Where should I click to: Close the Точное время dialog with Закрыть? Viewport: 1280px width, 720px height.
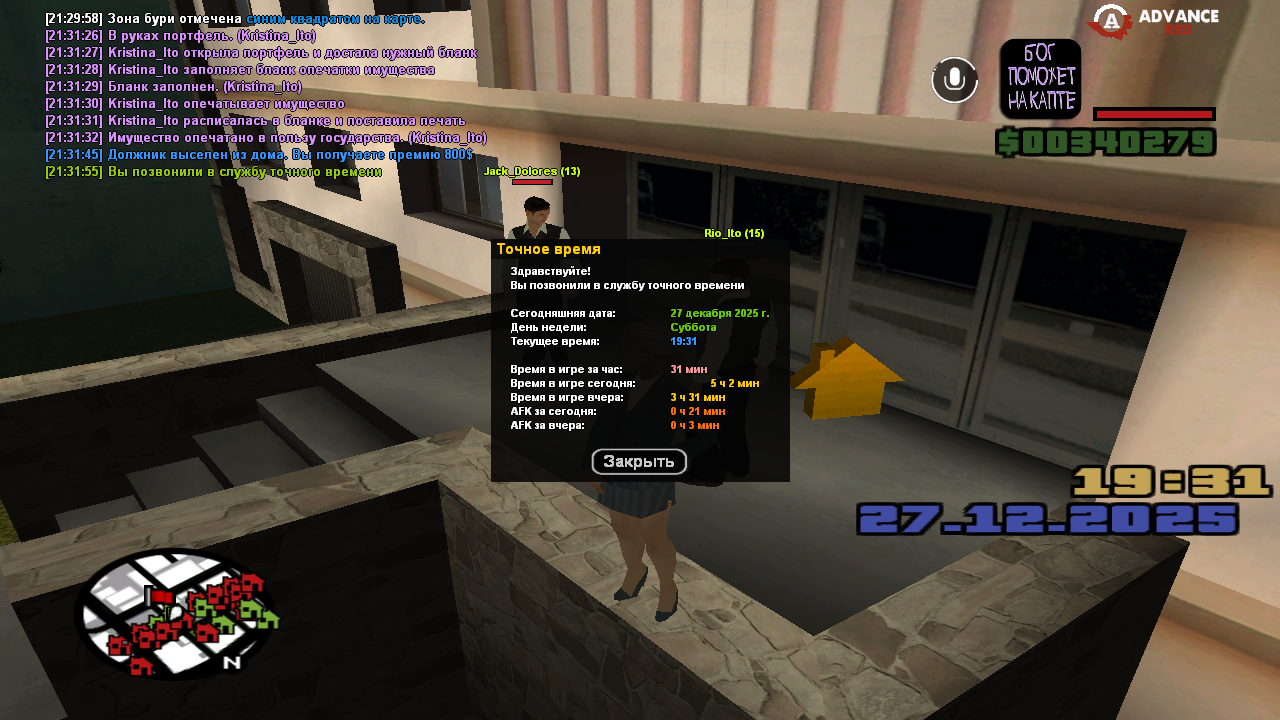click(639, 462)
